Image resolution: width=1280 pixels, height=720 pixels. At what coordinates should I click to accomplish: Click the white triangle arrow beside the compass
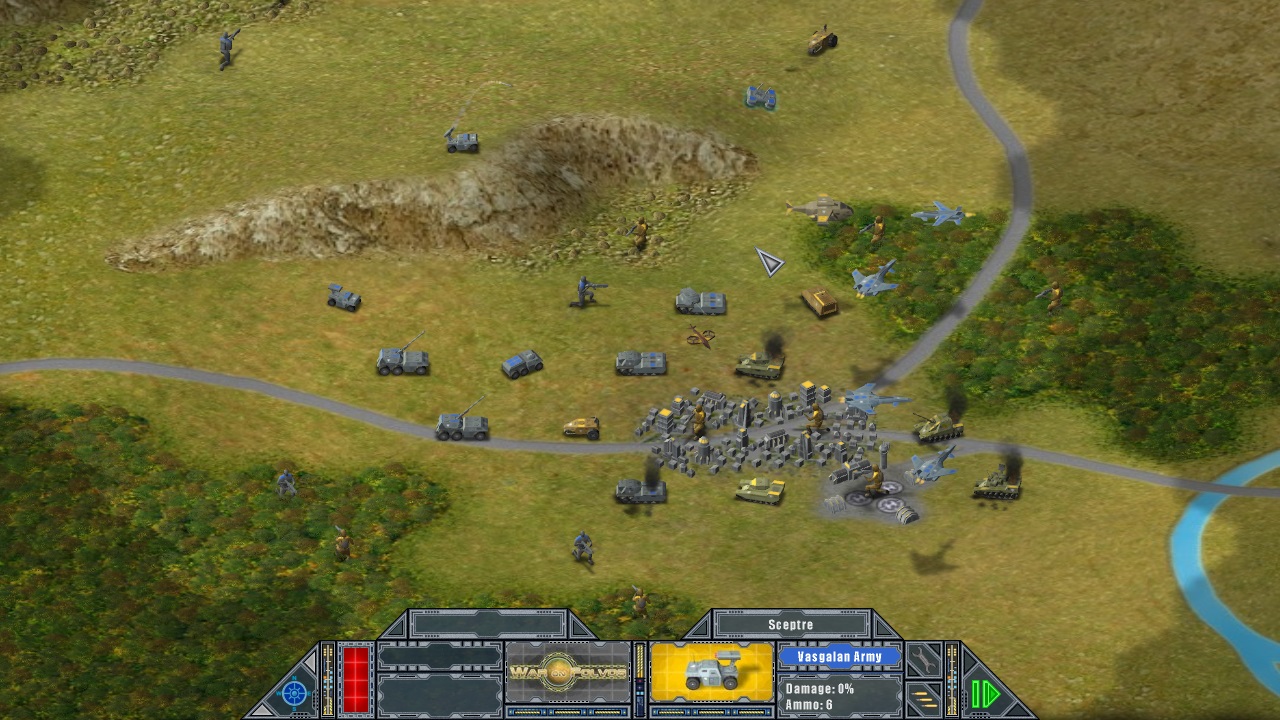click(310, 660)
